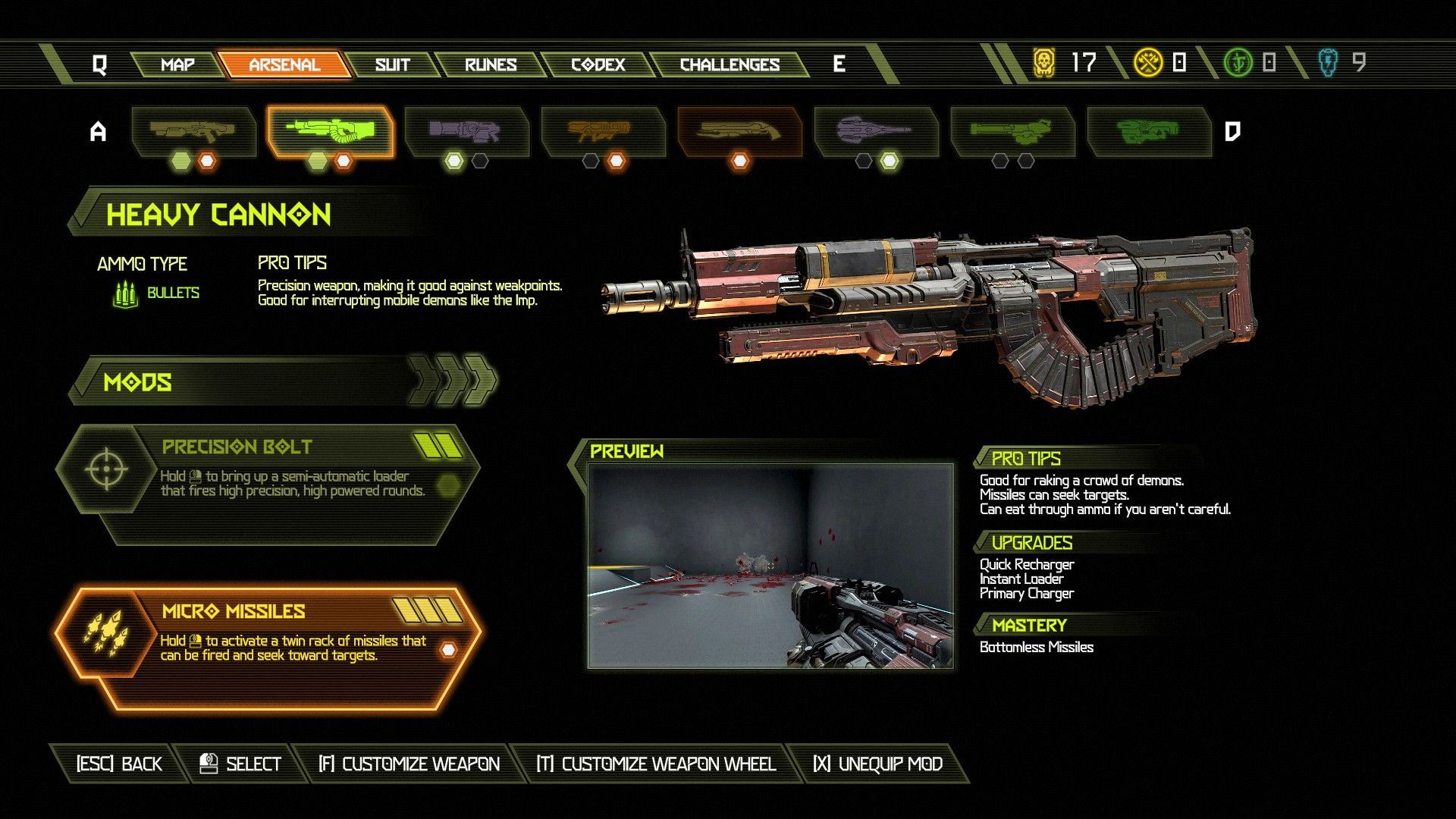Go to the Runes tab
1456x819 pixels.
(x=491, y=64)
